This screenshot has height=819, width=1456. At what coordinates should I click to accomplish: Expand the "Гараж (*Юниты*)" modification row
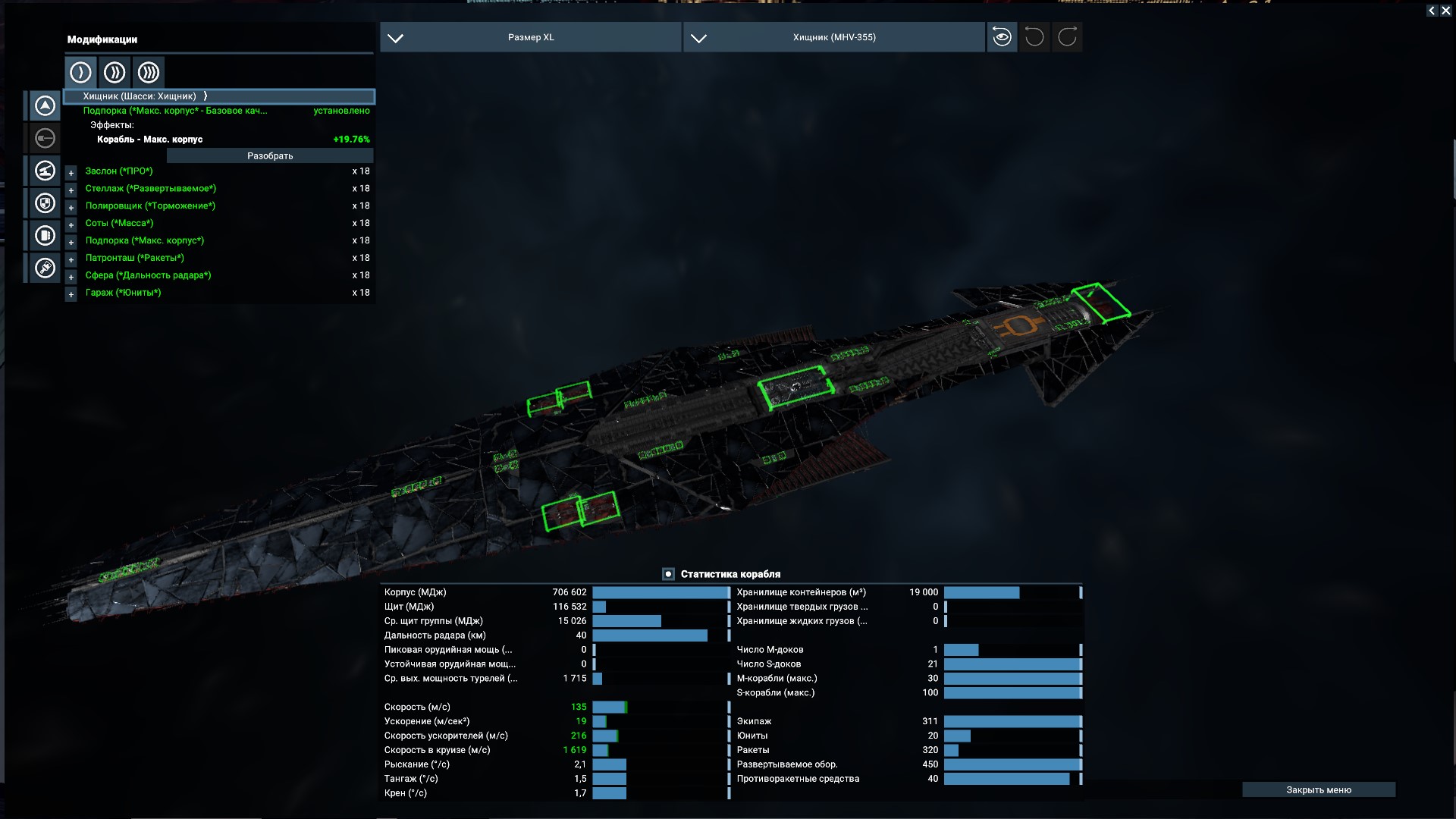(71, 294)
